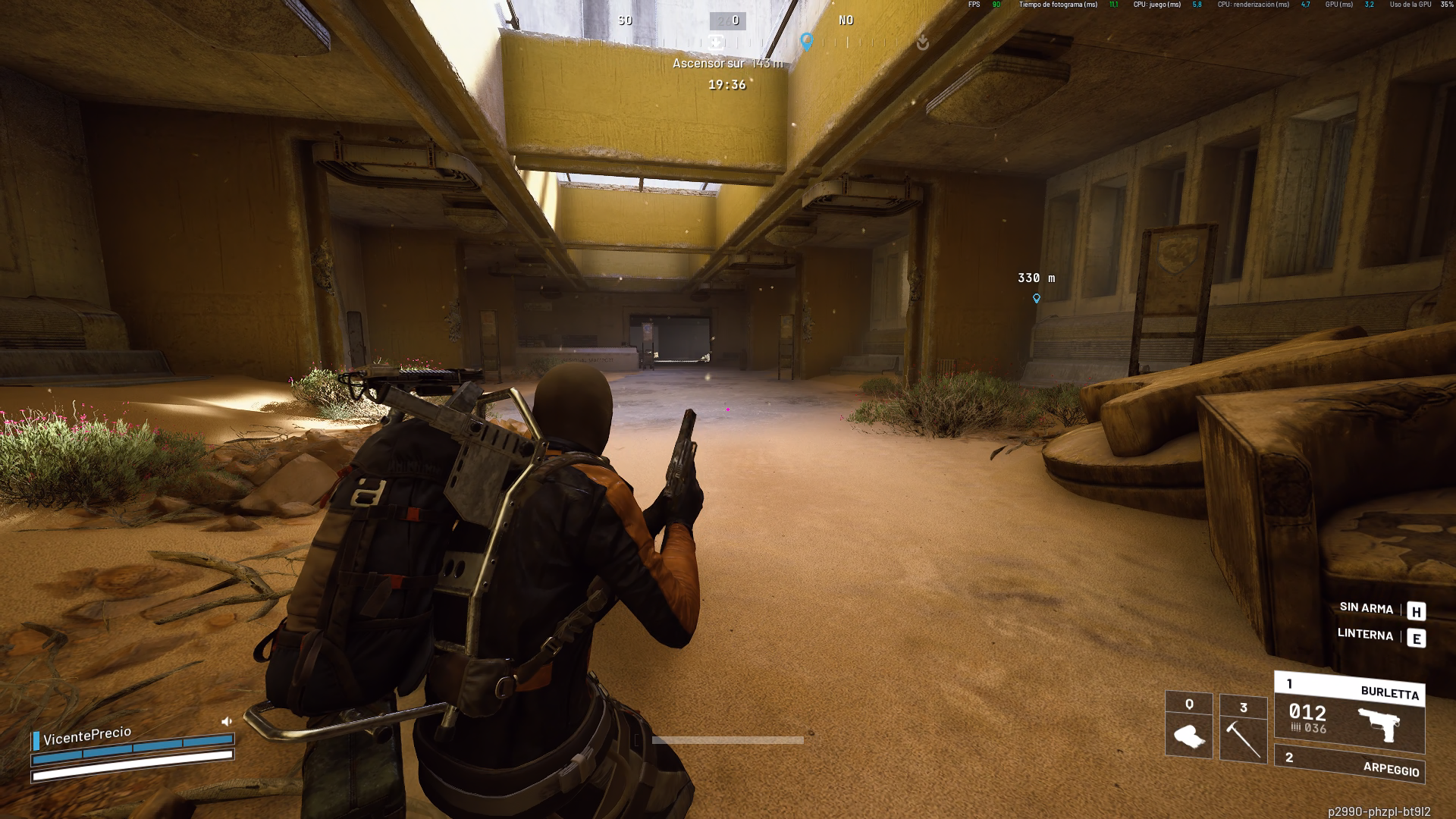The height and width of the screenshot is (819, 1456).
Task: Click the blue waypoint pin on the compass
Action: tap(807, 42)
